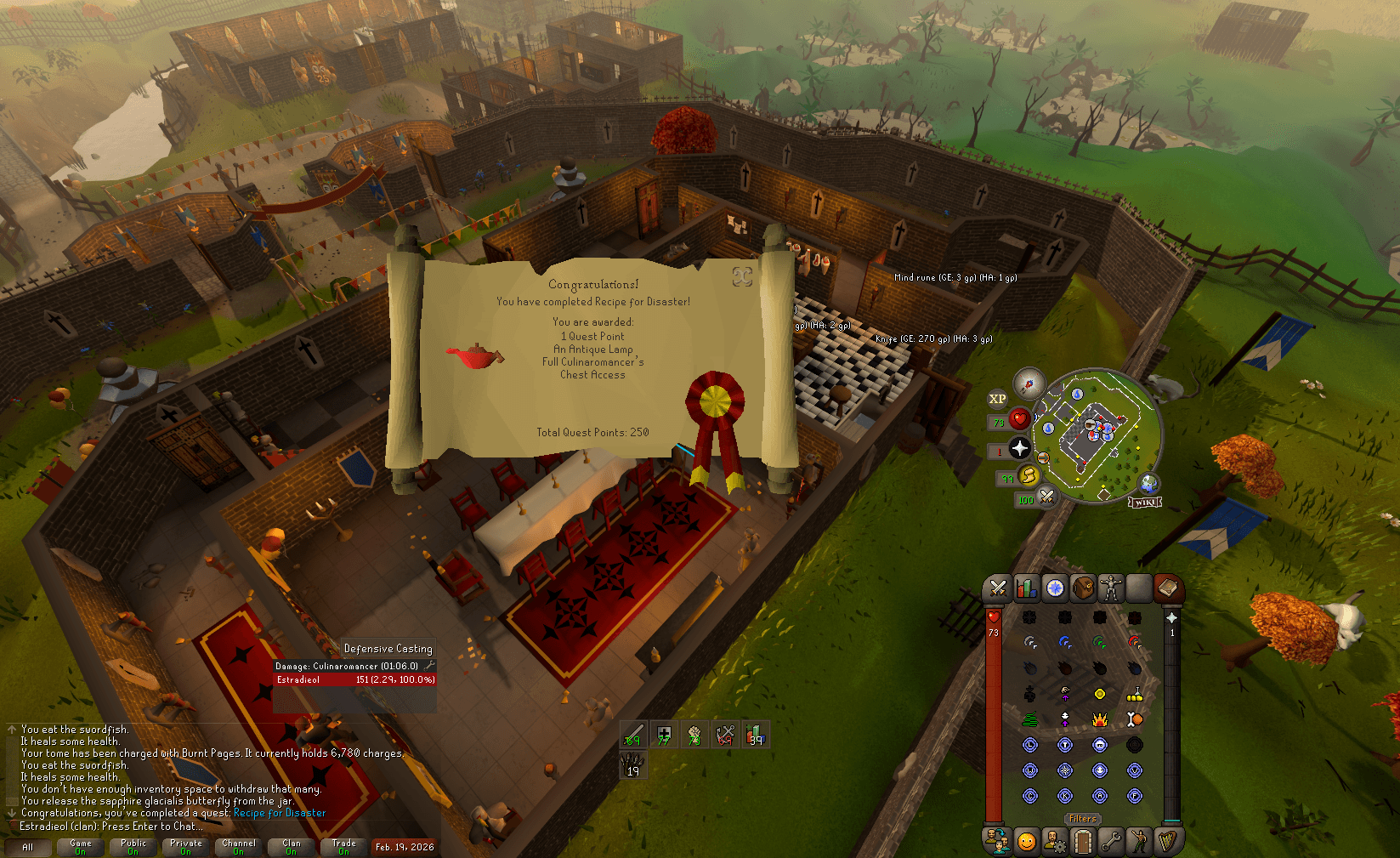Switch to the All chat tab
The image size is (1400, 858).
[x=28, y=846]
